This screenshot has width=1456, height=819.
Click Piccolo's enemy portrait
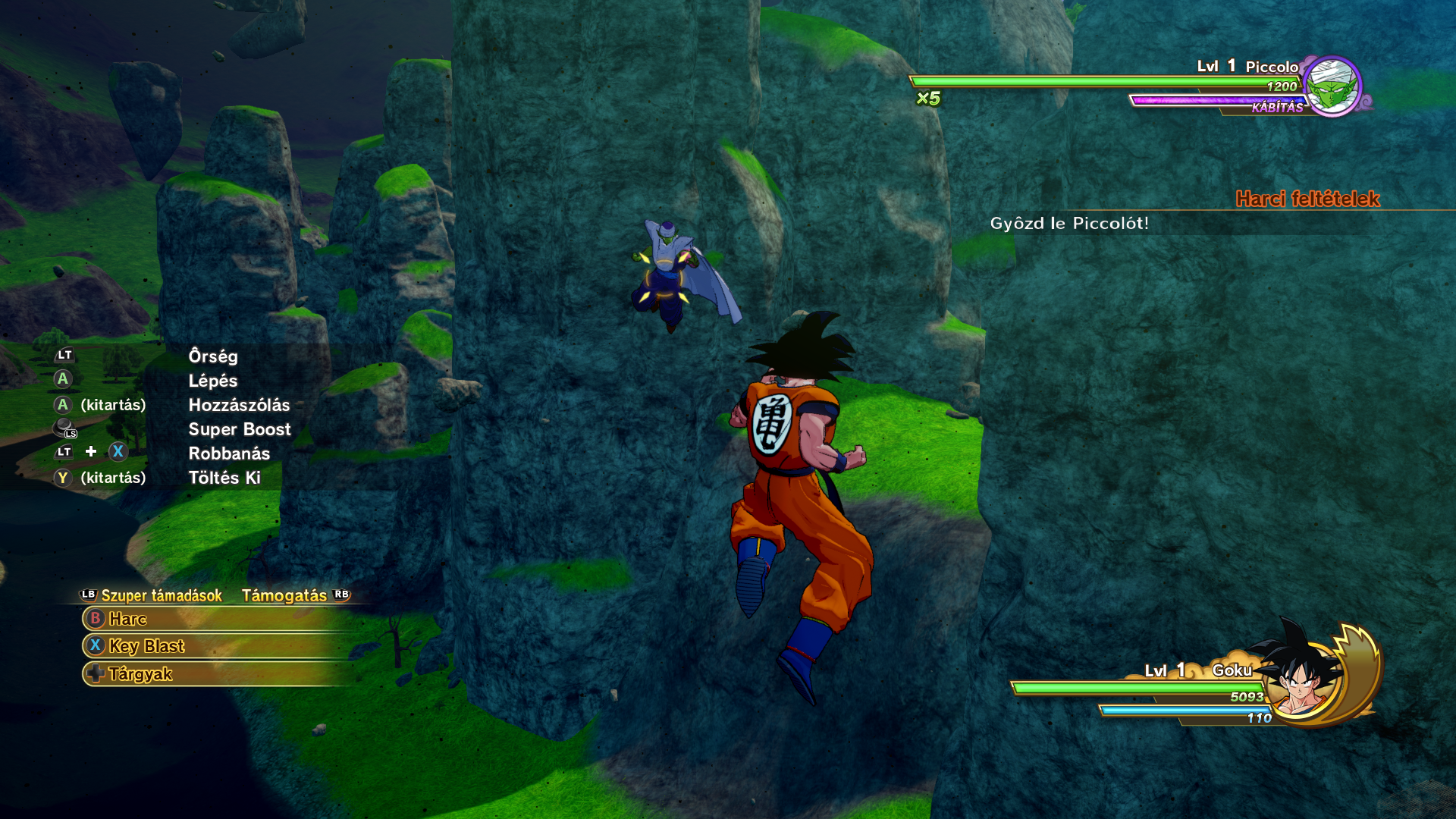(1332, 86)
